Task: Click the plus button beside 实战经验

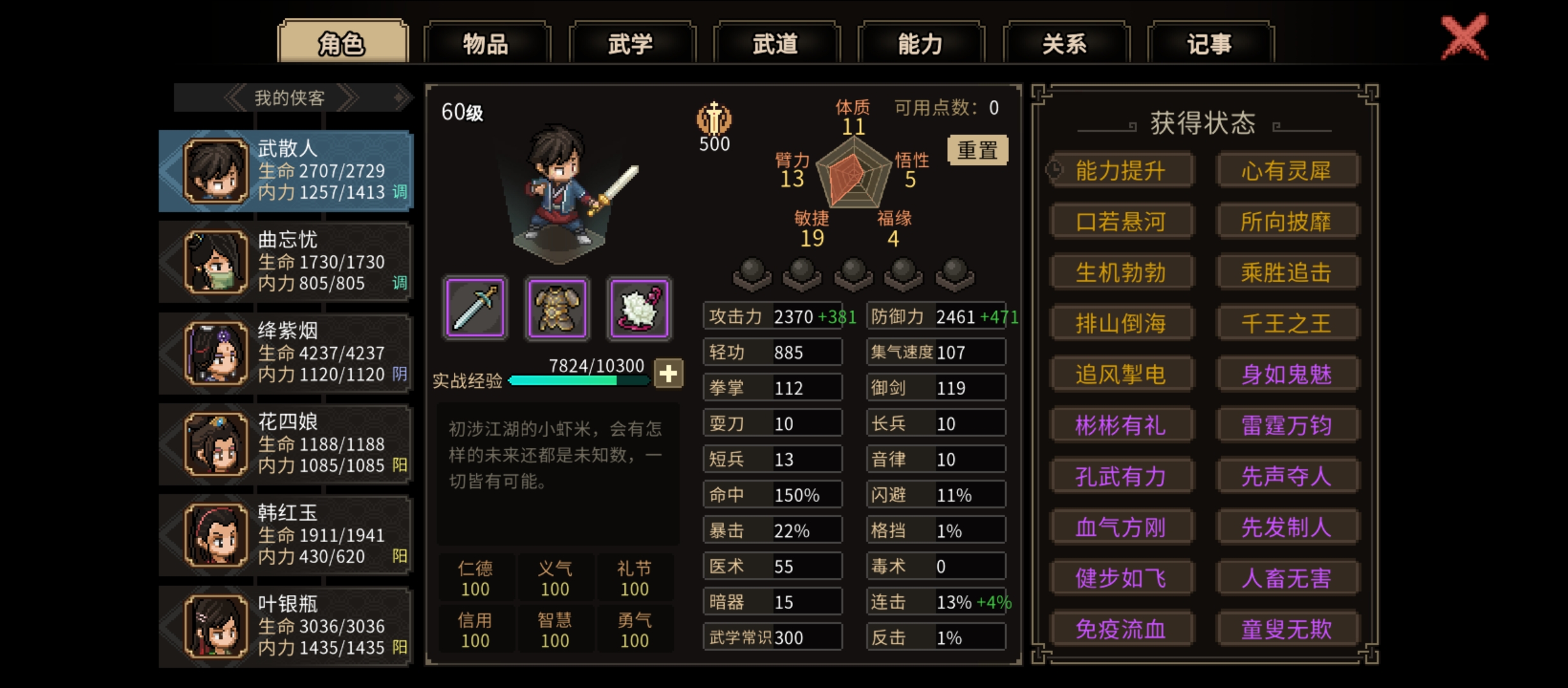Action: [668, 374]
